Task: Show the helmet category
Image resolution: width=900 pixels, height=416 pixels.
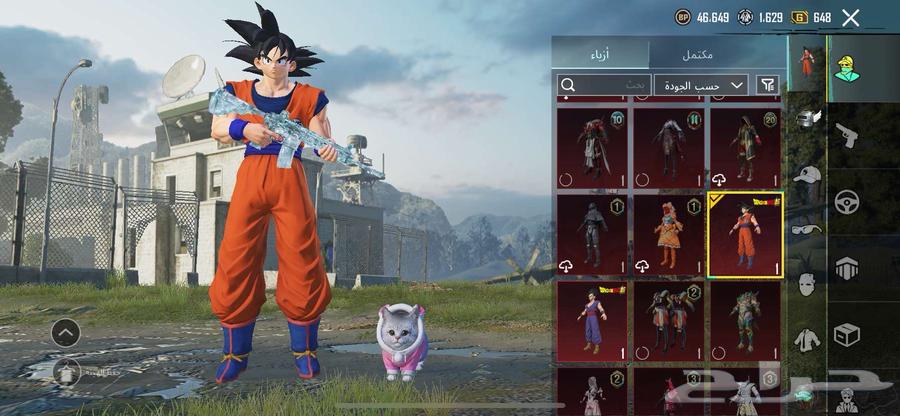Action: tap(806, 118)
